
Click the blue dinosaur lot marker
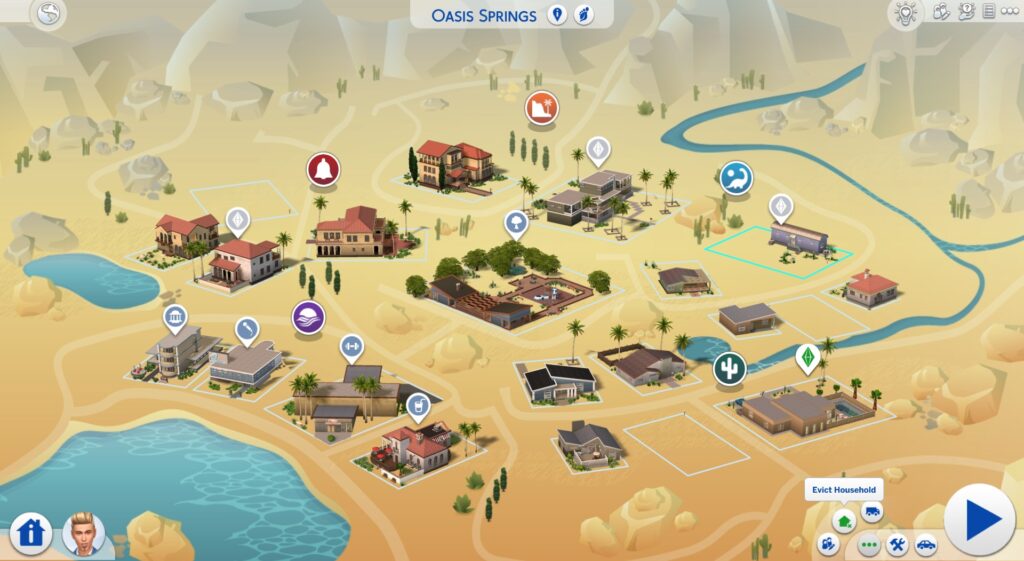(736, 178)
